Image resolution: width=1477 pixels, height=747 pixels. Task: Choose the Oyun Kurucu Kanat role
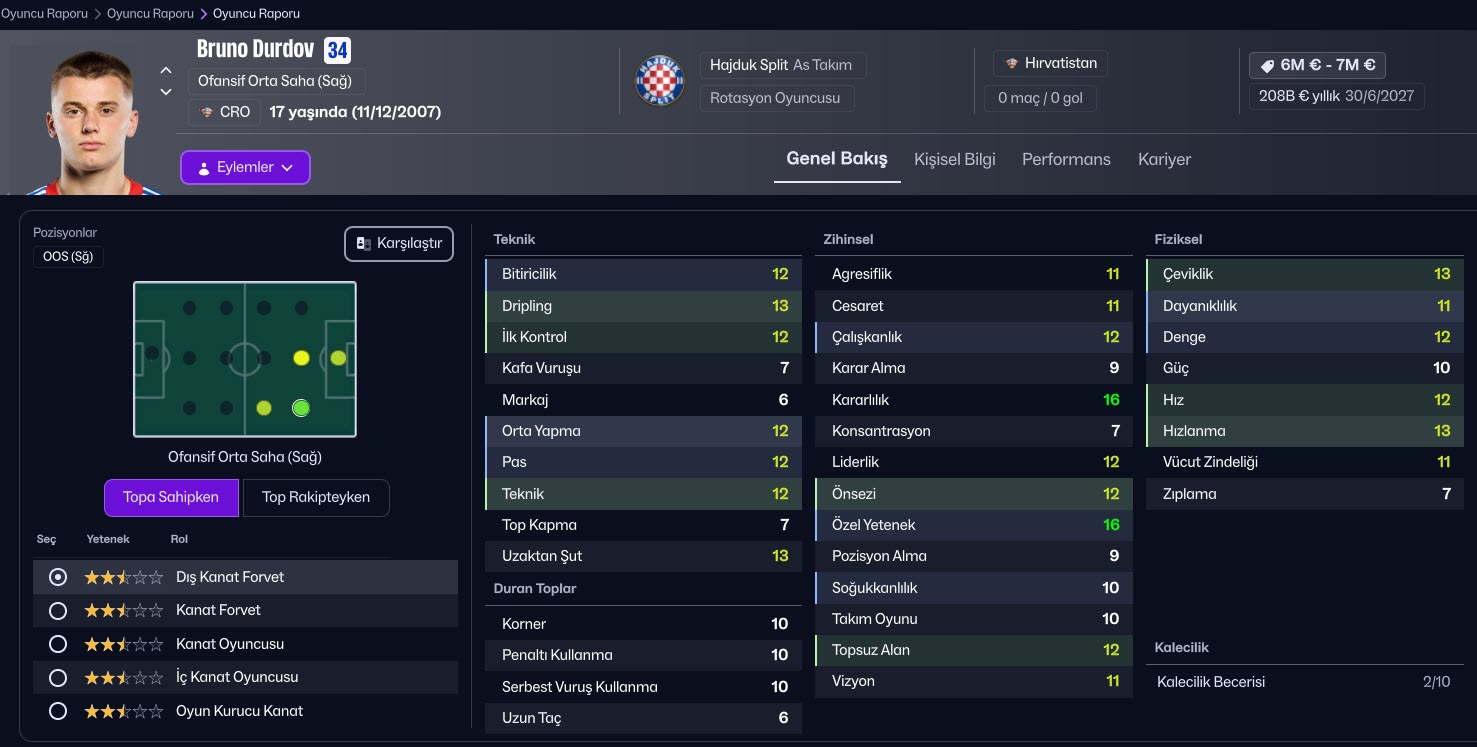click(58, 711)
